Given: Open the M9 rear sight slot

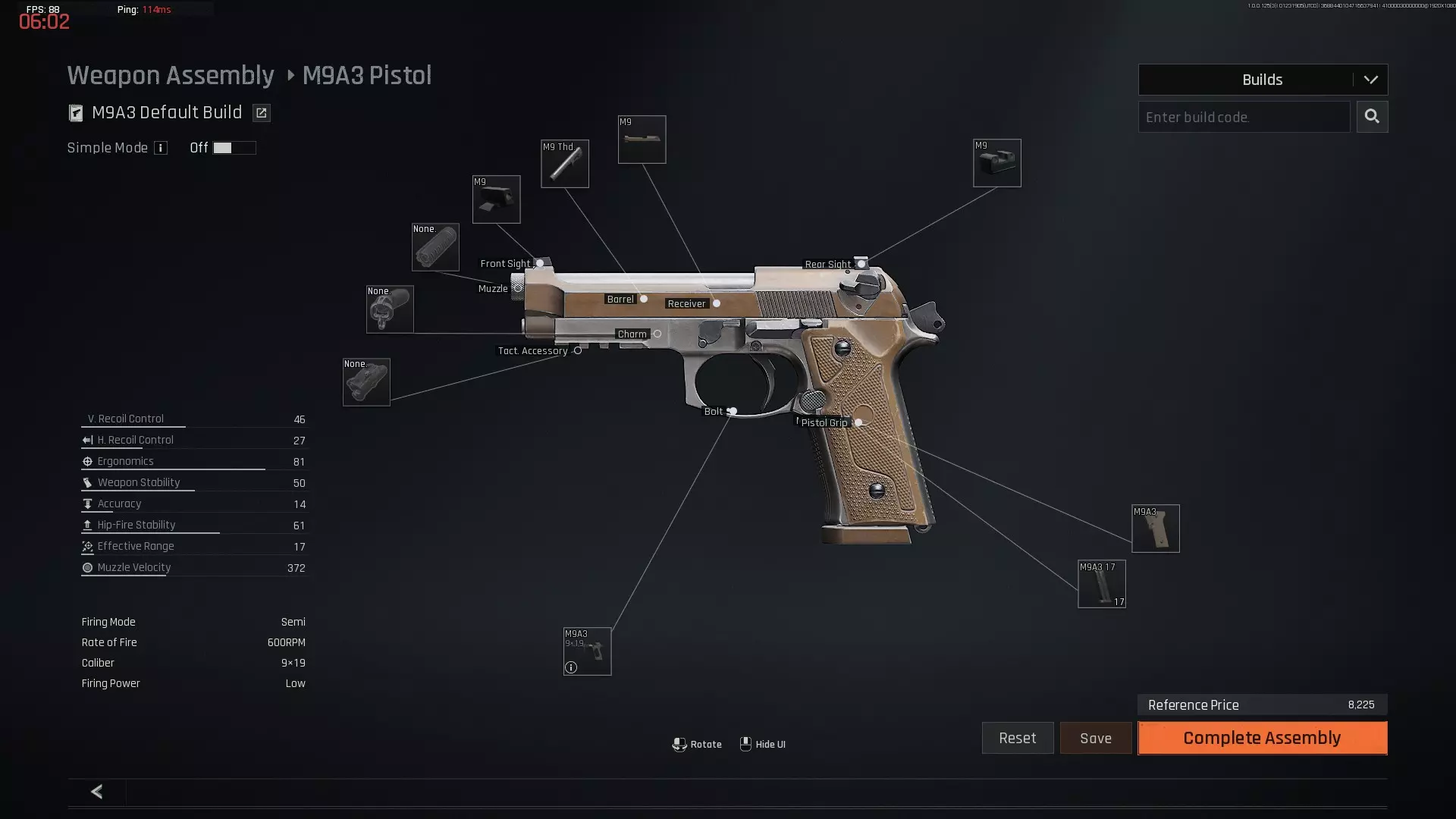Looking at the screenshot, I should (x=996, y=163).
